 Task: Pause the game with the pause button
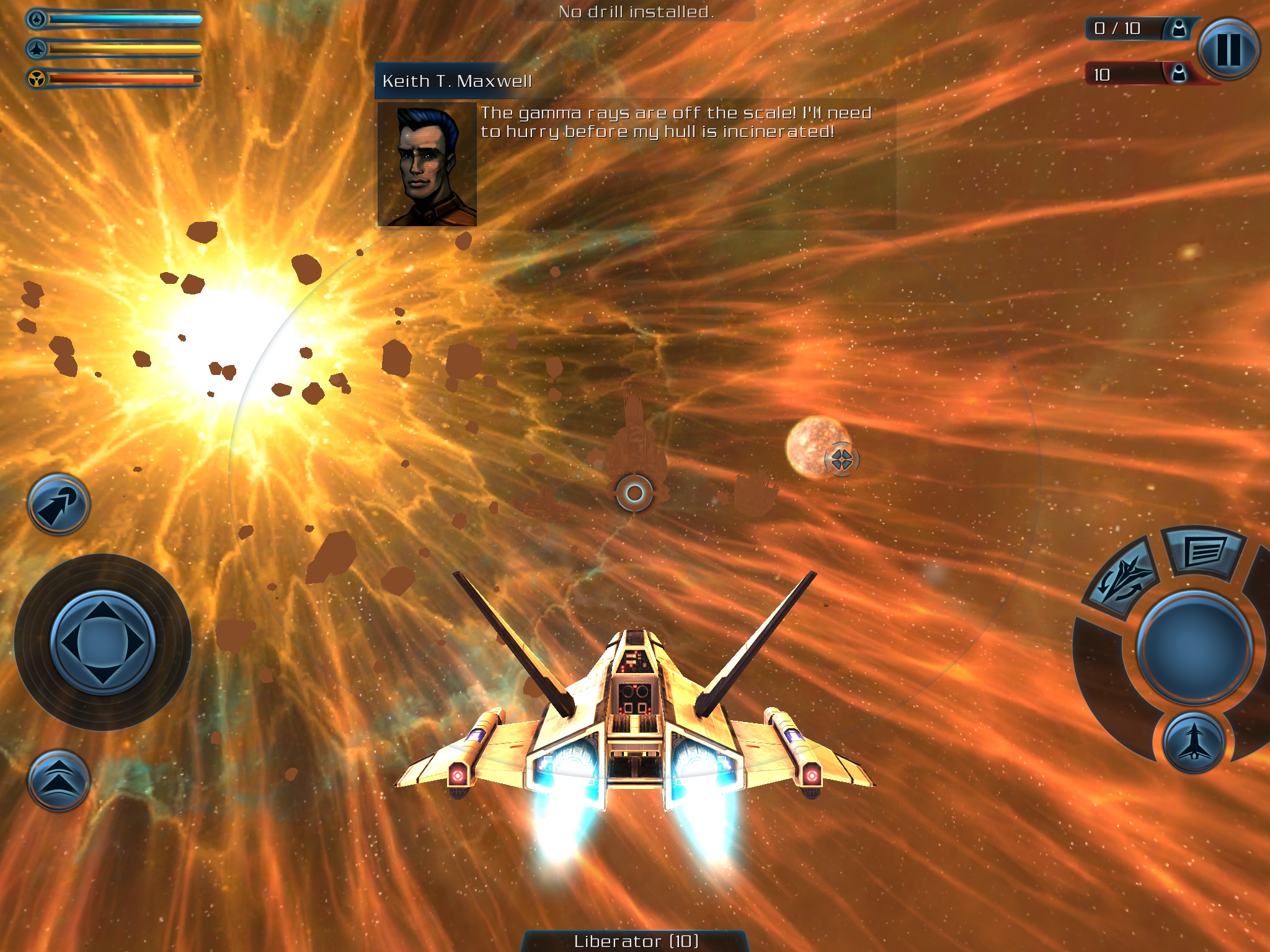pyautogui.click(x=1228, y=50)
